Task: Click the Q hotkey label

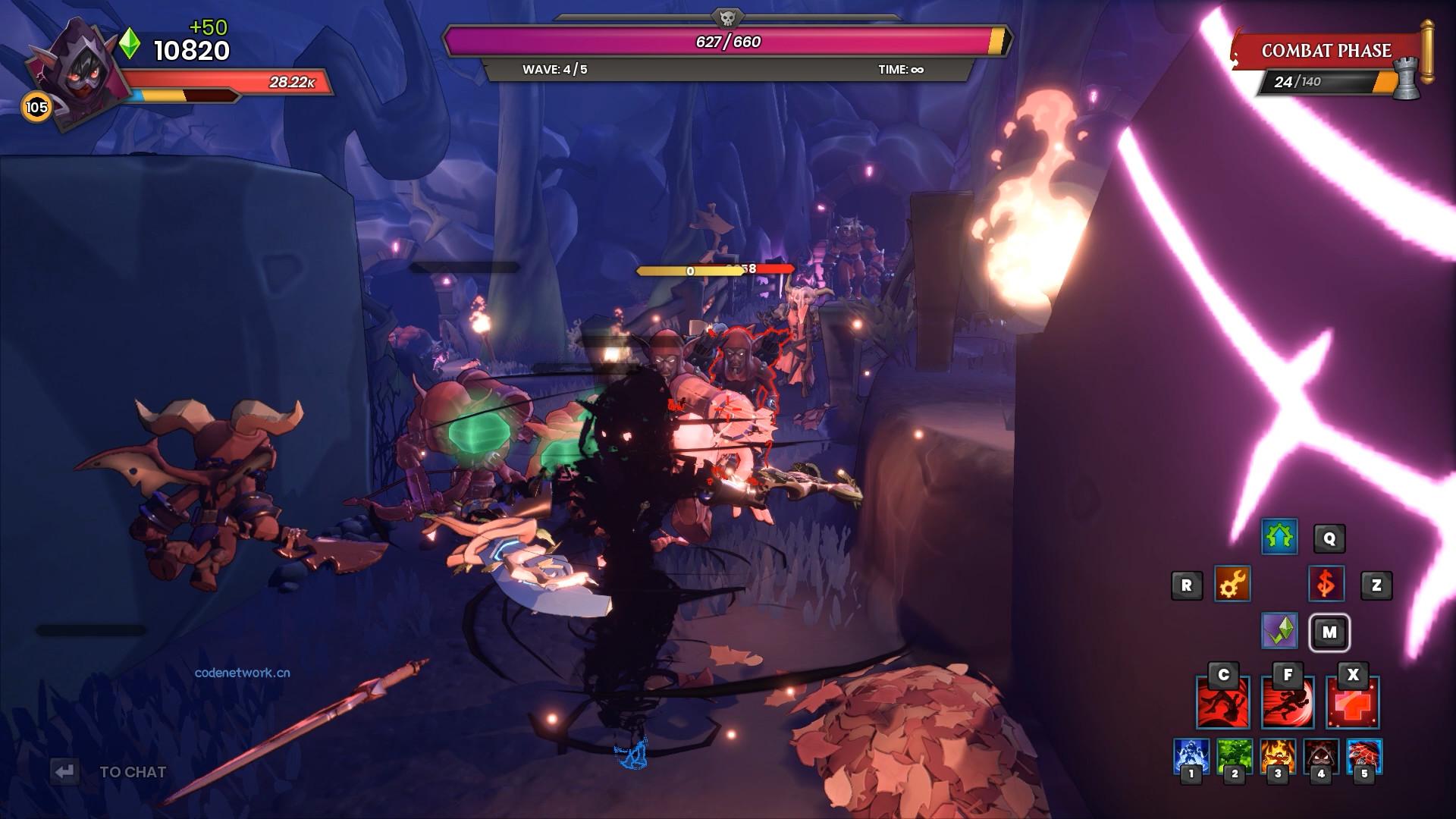Action: click(1331, 538)
